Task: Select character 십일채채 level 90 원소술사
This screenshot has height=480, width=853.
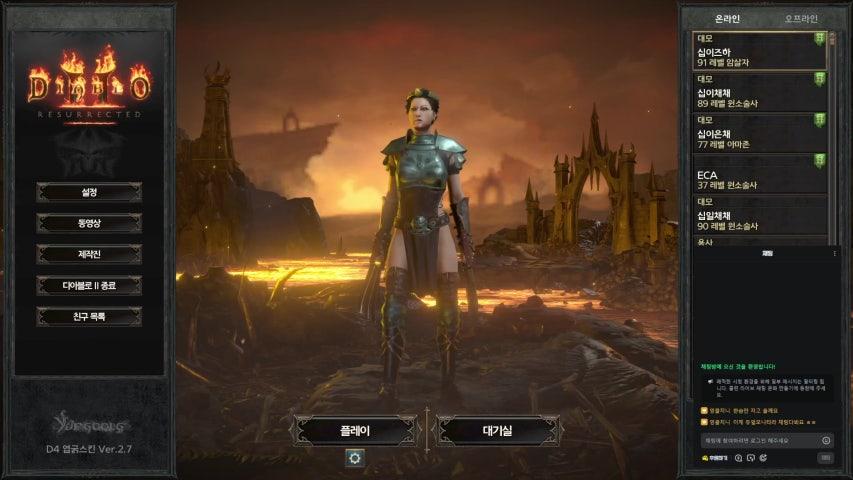Action: click(x=760, y=216)
